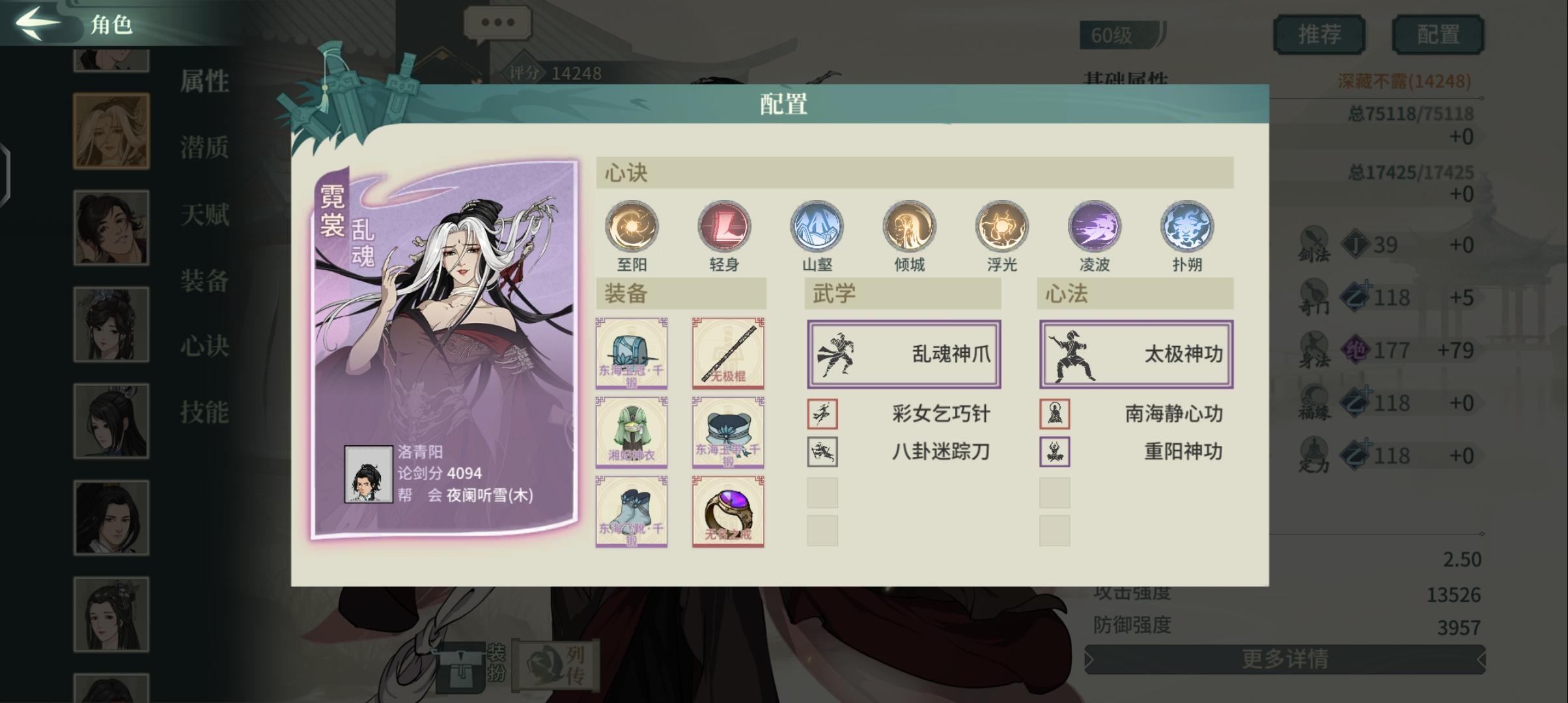Open the 列传 biography panel
This screenshot has height=703, width=1568.
tap(567, 663)
